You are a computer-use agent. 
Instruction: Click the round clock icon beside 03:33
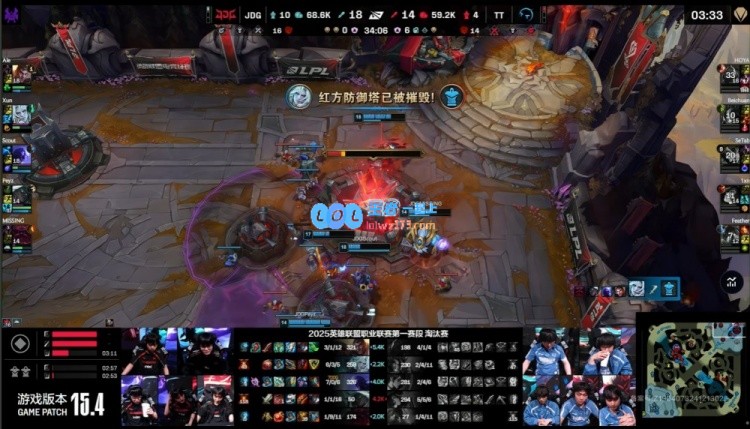point(527,14)
